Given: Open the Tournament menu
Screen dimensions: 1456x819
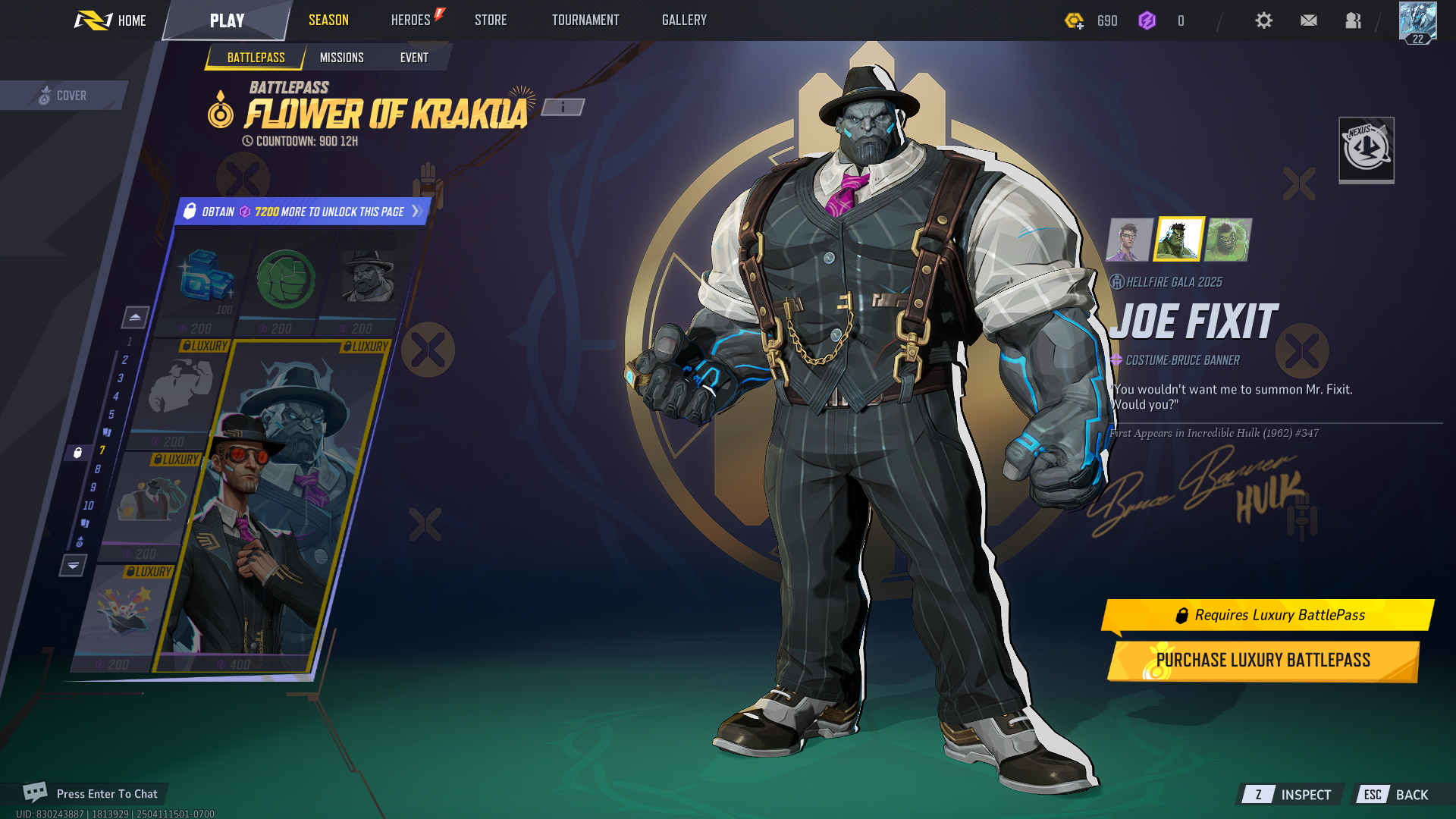Looking at the screenshot, I should pyautogui.click(x=585, y=20).
